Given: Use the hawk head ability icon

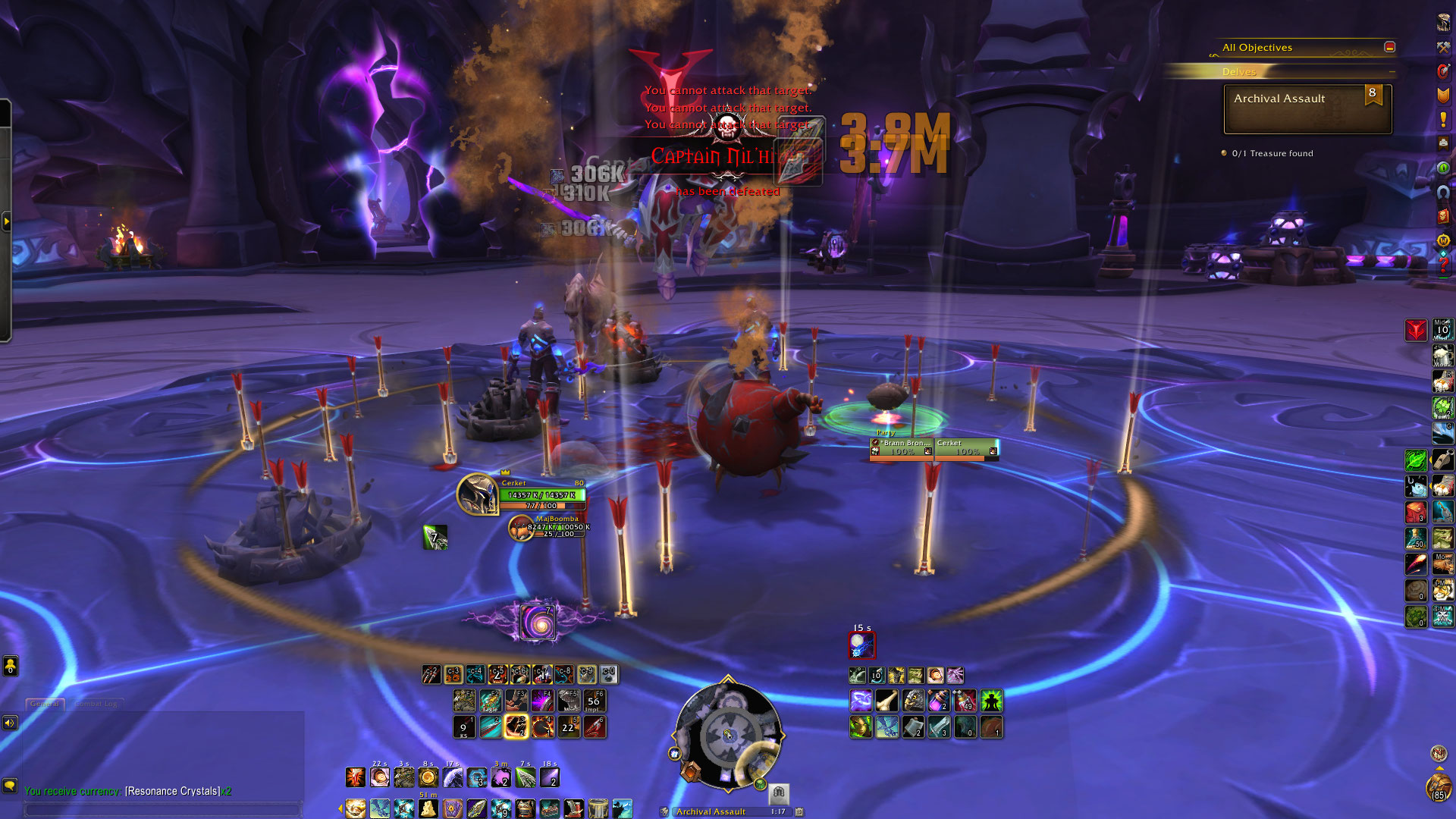Looking at the screenshot, I should (x=914, y=701).
